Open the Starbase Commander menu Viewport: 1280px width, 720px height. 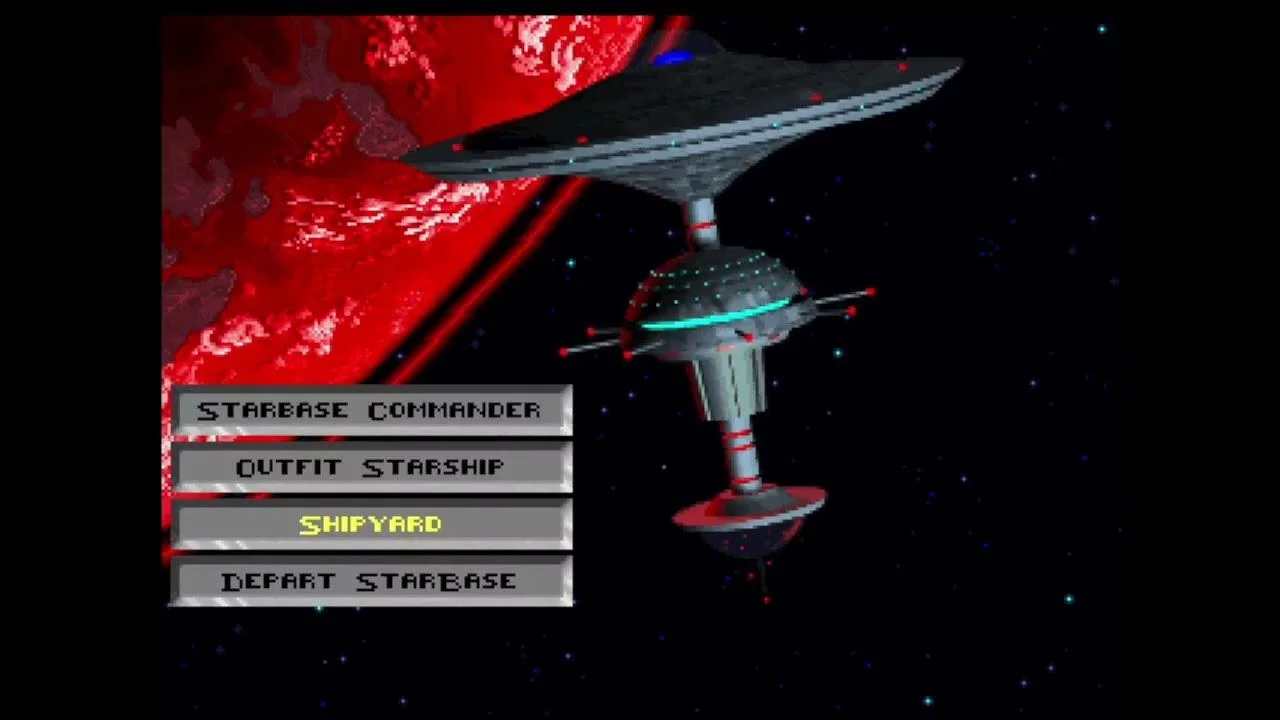pos(370,411)
